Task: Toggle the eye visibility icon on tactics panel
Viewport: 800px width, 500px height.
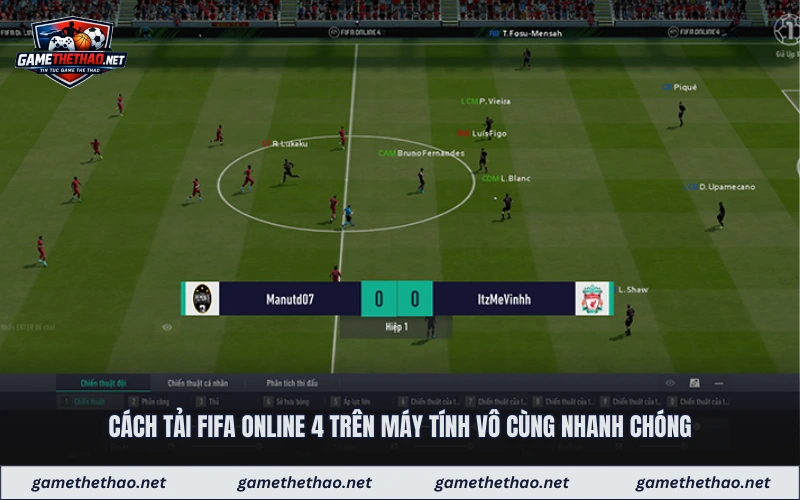Action: [x=670, y=383]
